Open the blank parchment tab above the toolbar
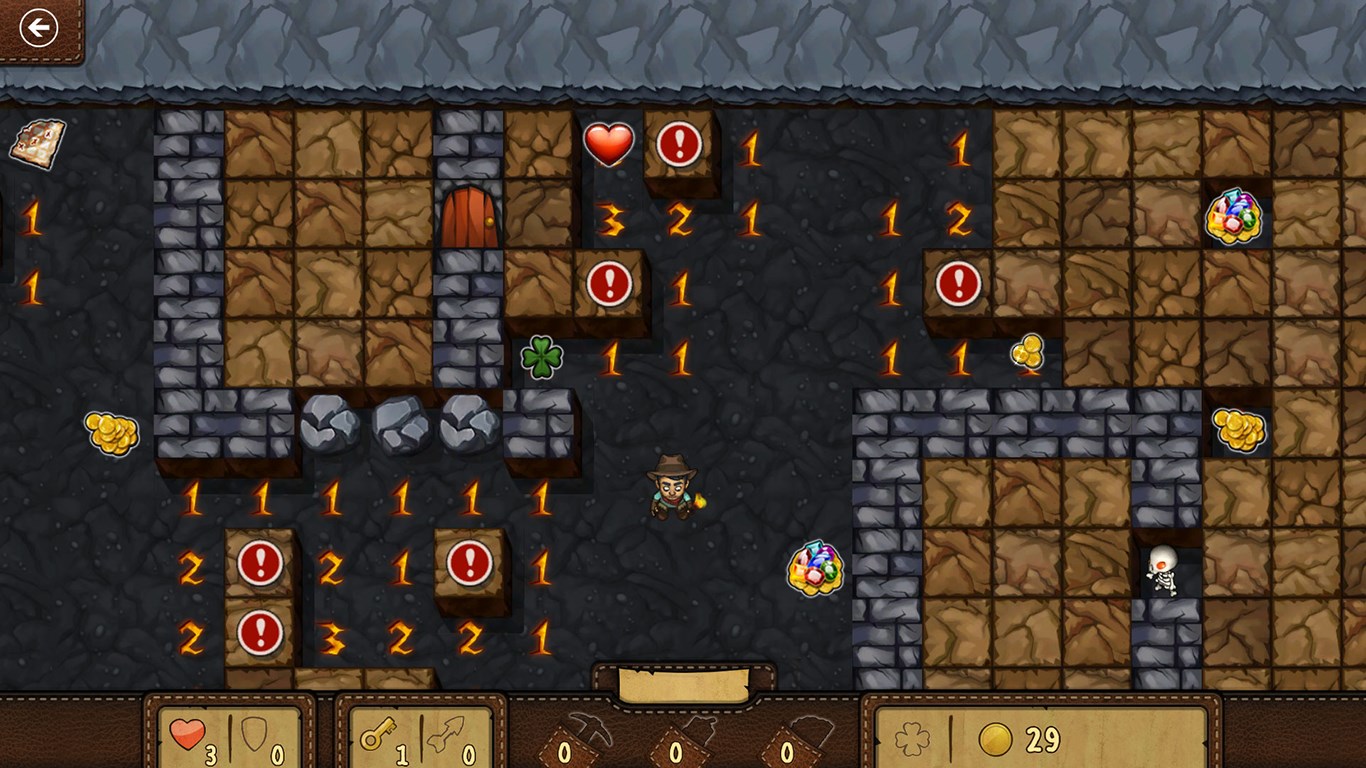Image resolution: width=1366 pixels, height=768 pixels. click(684, 685)
